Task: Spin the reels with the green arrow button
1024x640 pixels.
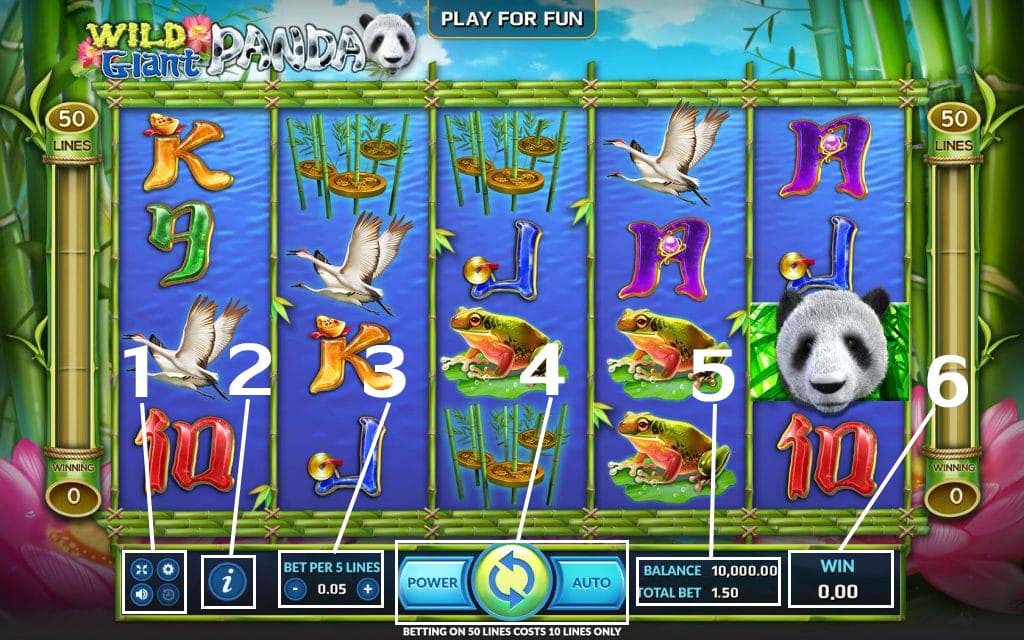Action: [x=512, y=582]
